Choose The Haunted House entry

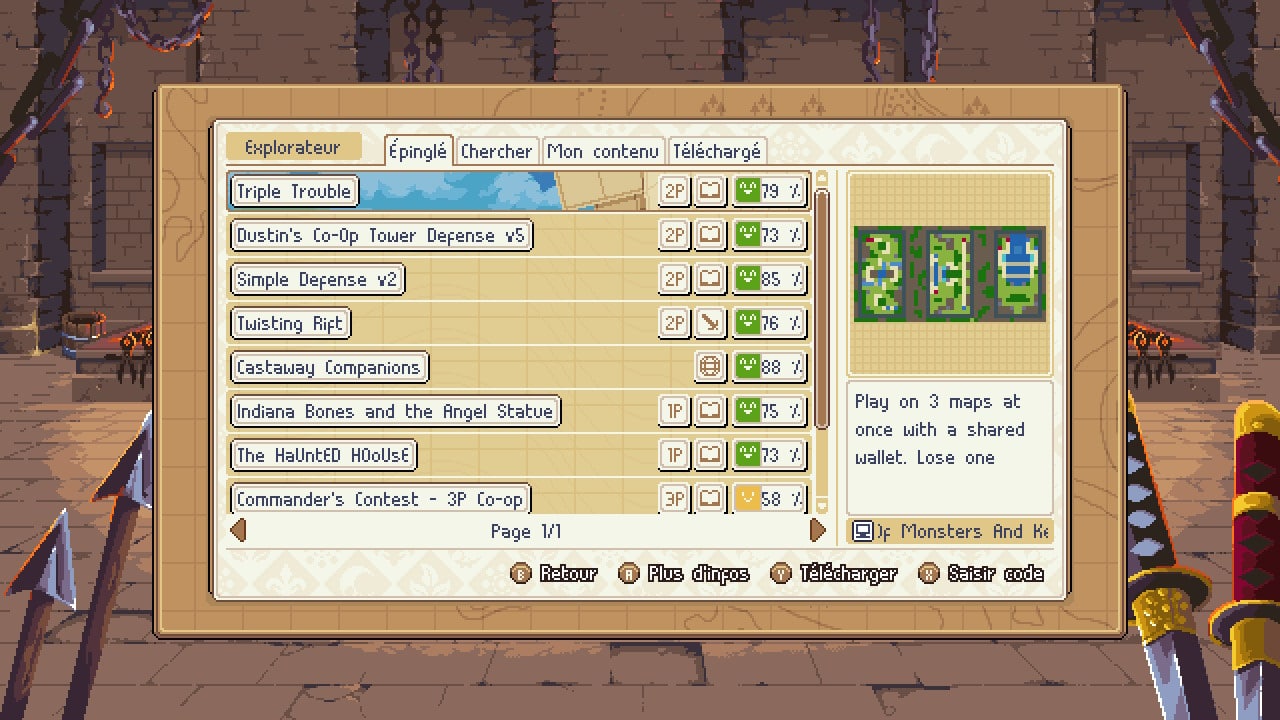[323, 455]
